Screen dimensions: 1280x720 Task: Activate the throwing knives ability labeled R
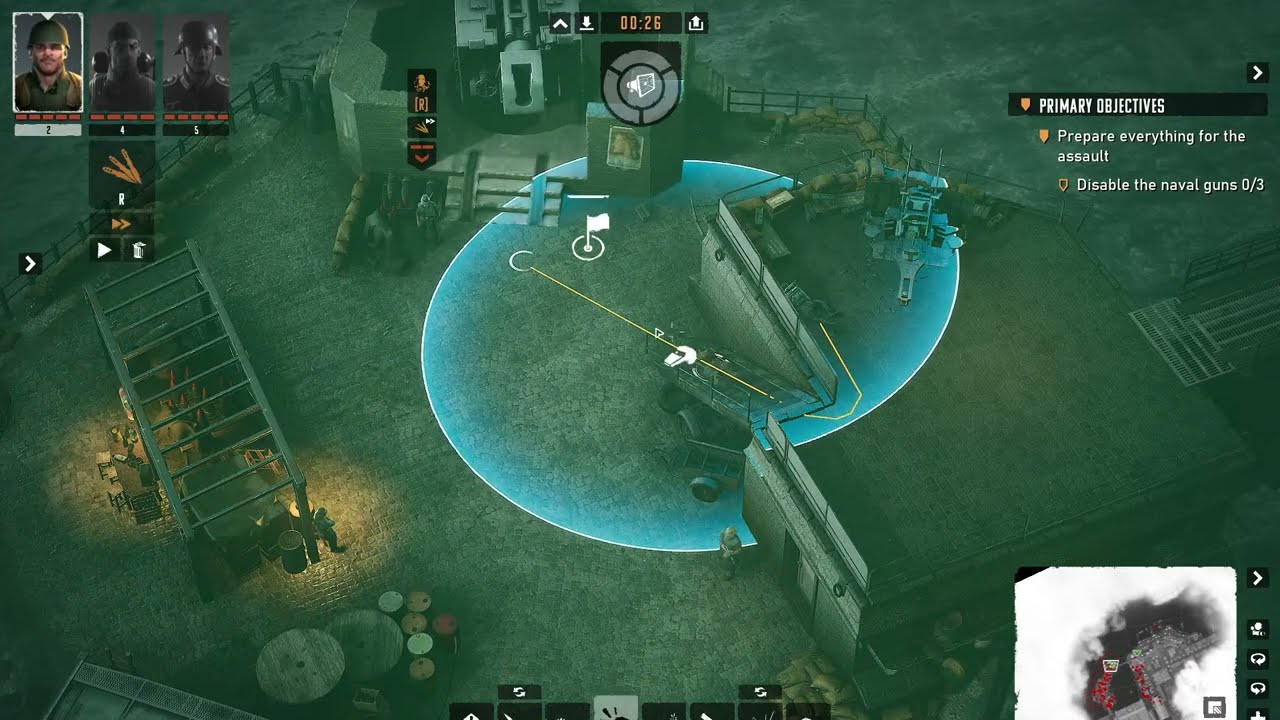click(x=122, y=175)
